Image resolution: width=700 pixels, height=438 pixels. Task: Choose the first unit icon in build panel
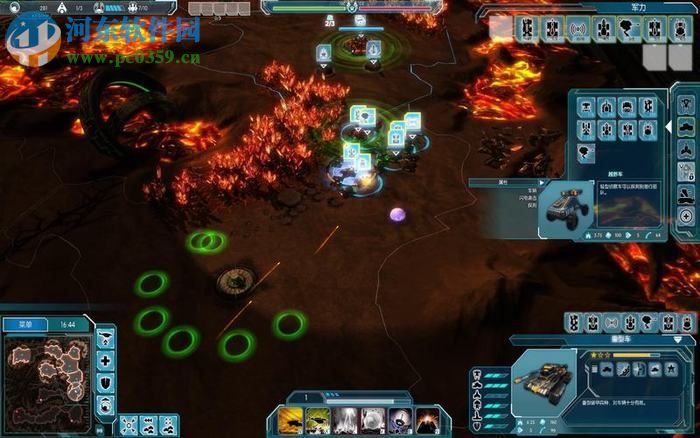tap(588, 106)
